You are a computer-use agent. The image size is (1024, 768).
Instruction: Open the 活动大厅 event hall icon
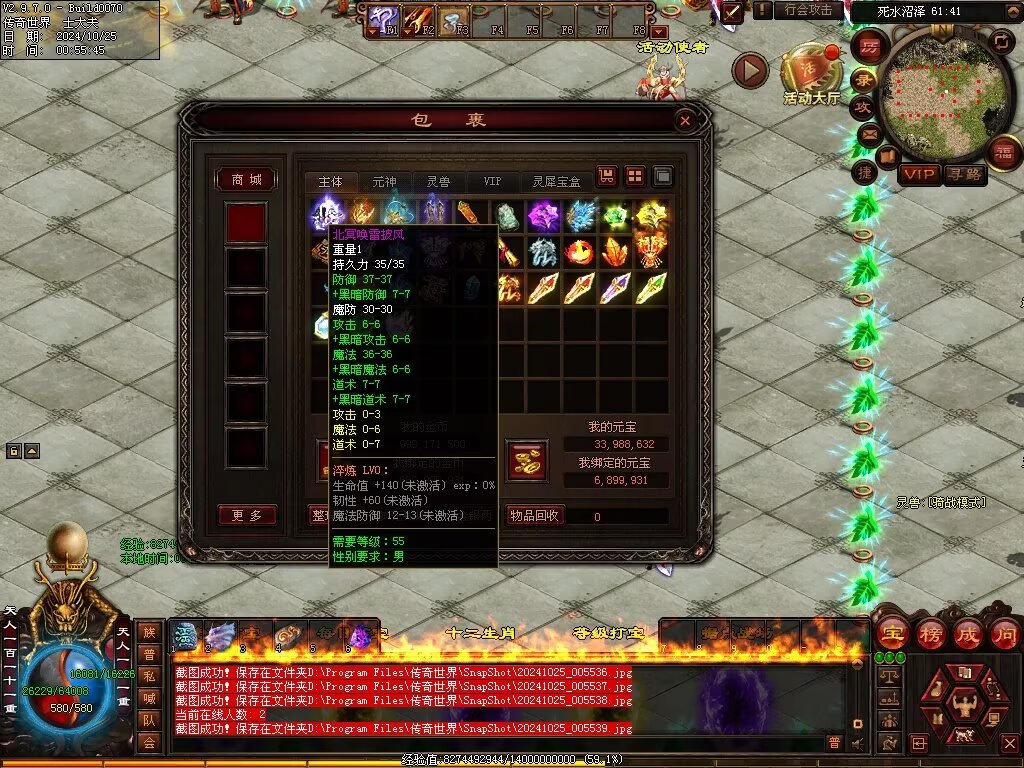pyautogui.click(x=811, y=72)
